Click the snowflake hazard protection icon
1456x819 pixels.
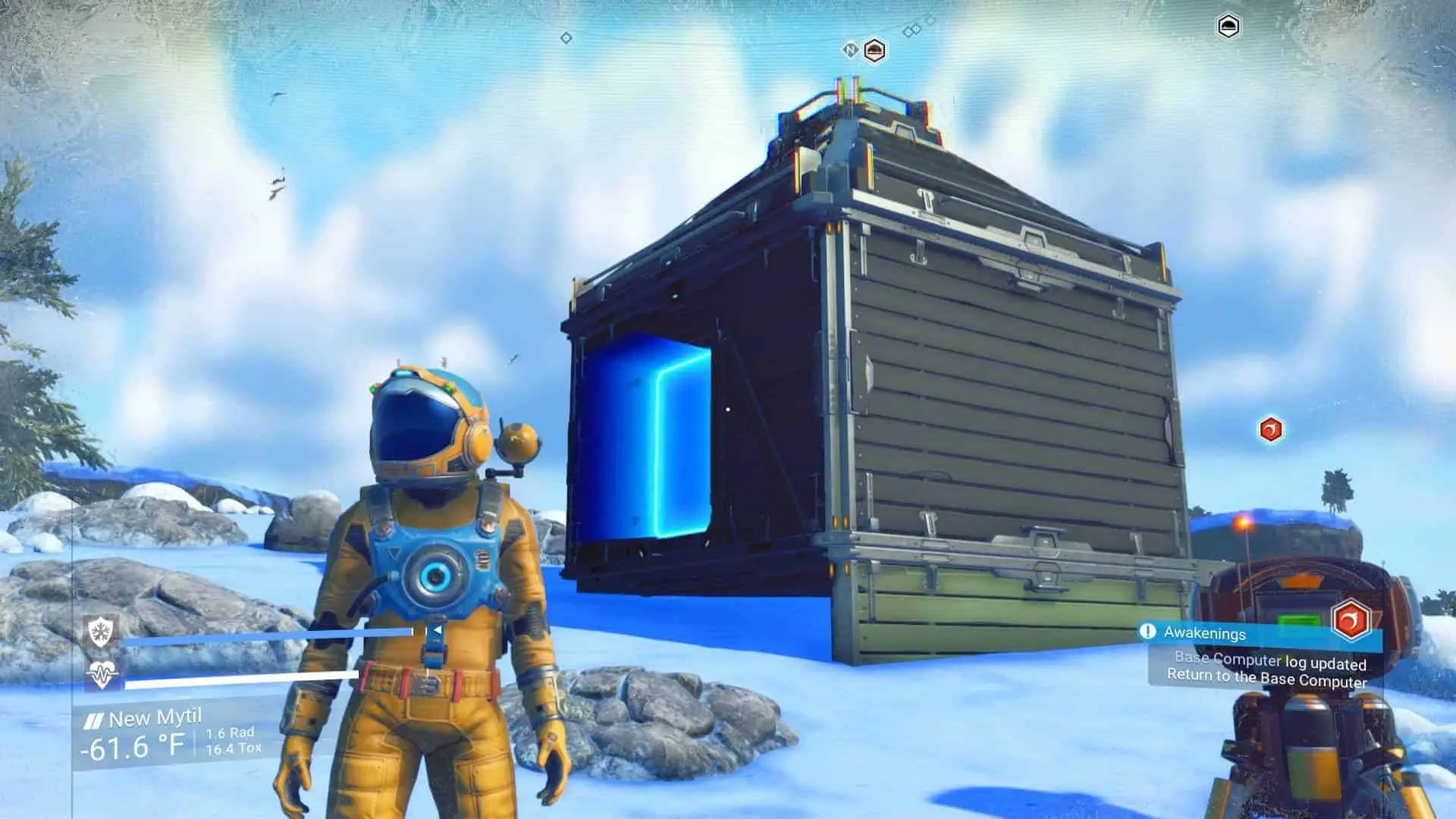point(101,632)
